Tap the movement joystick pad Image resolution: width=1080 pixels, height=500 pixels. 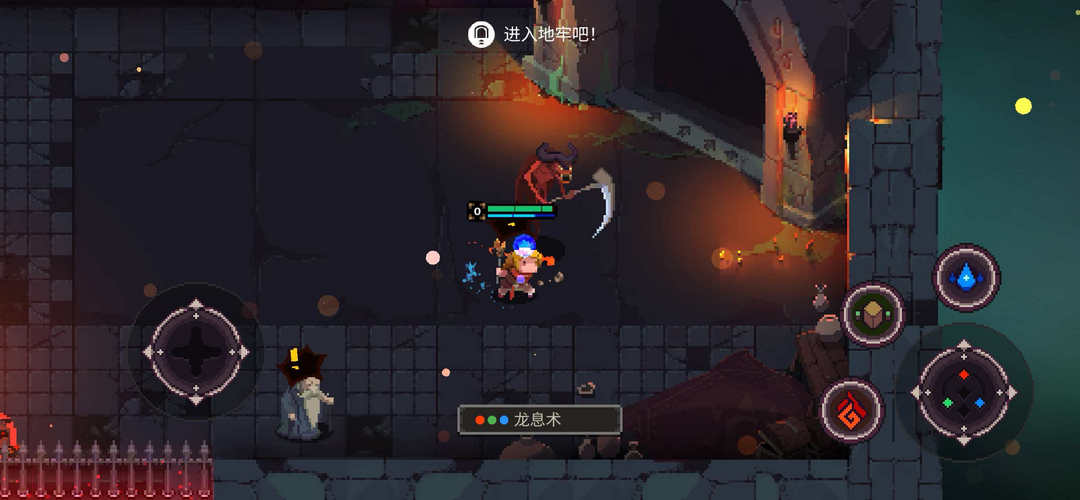click(196, 351)
